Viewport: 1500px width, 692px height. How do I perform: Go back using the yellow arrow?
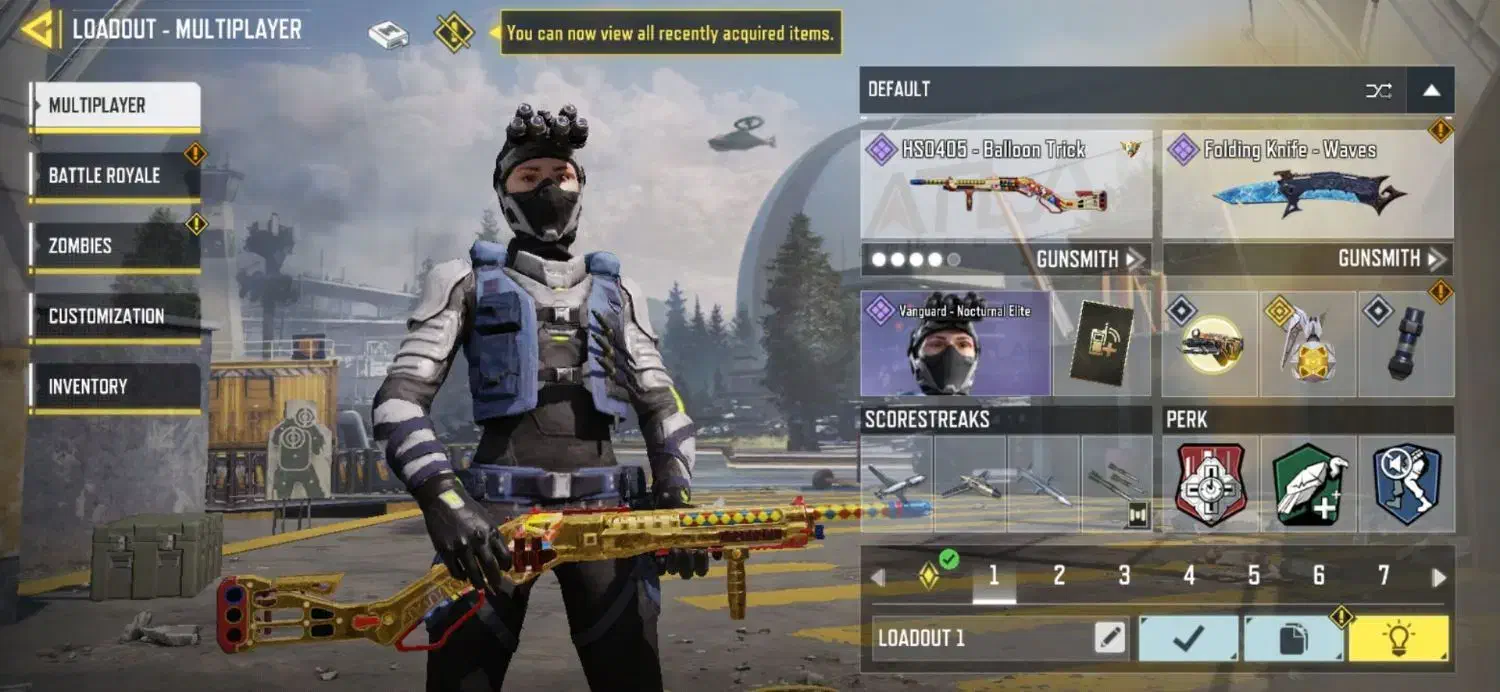38,30
